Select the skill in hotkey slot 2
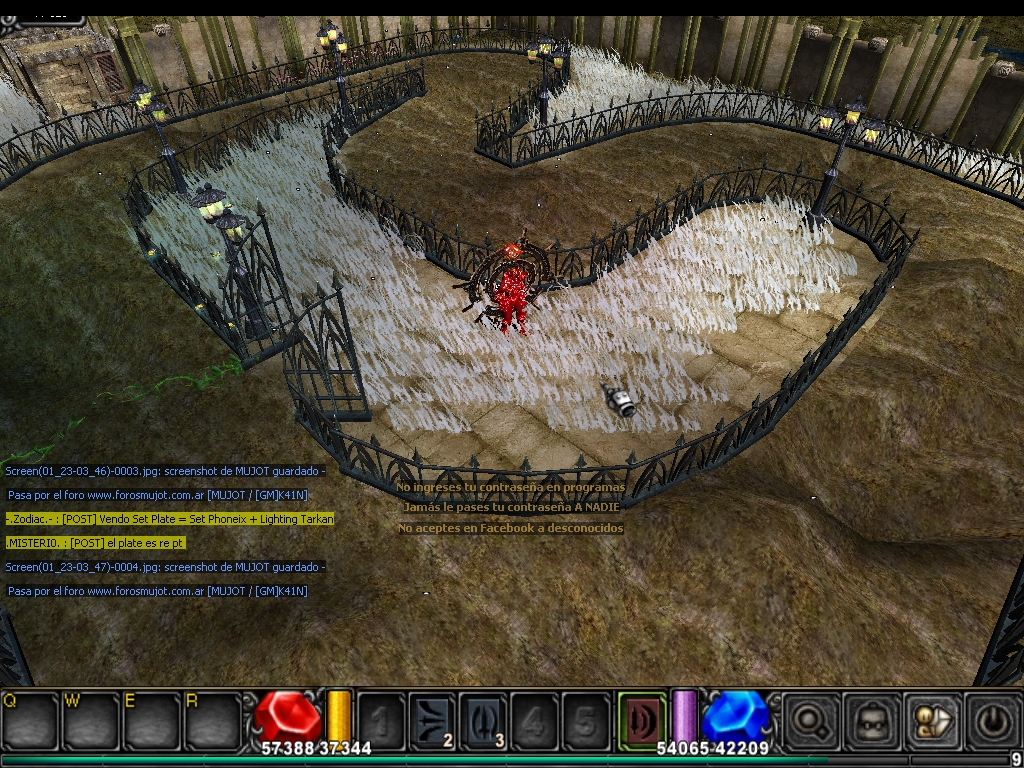Image resolution: width=1024 pixels, height=768 pixels. pos(432,720)
